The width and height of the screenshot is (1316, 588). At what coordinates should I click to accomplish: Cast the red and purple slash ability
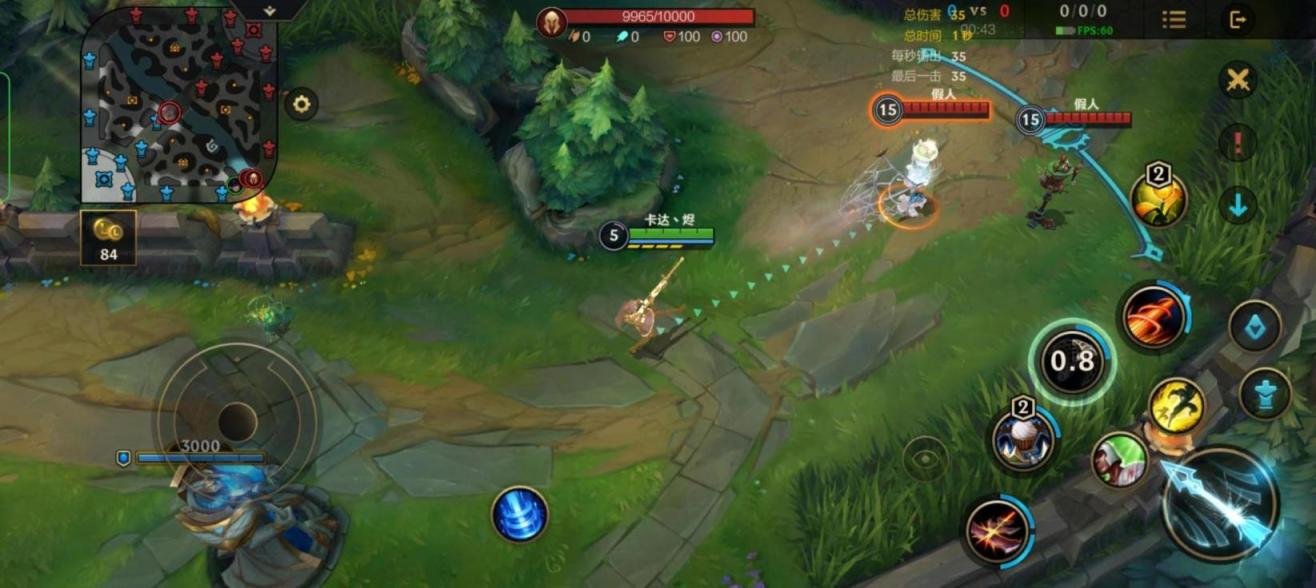997,529
